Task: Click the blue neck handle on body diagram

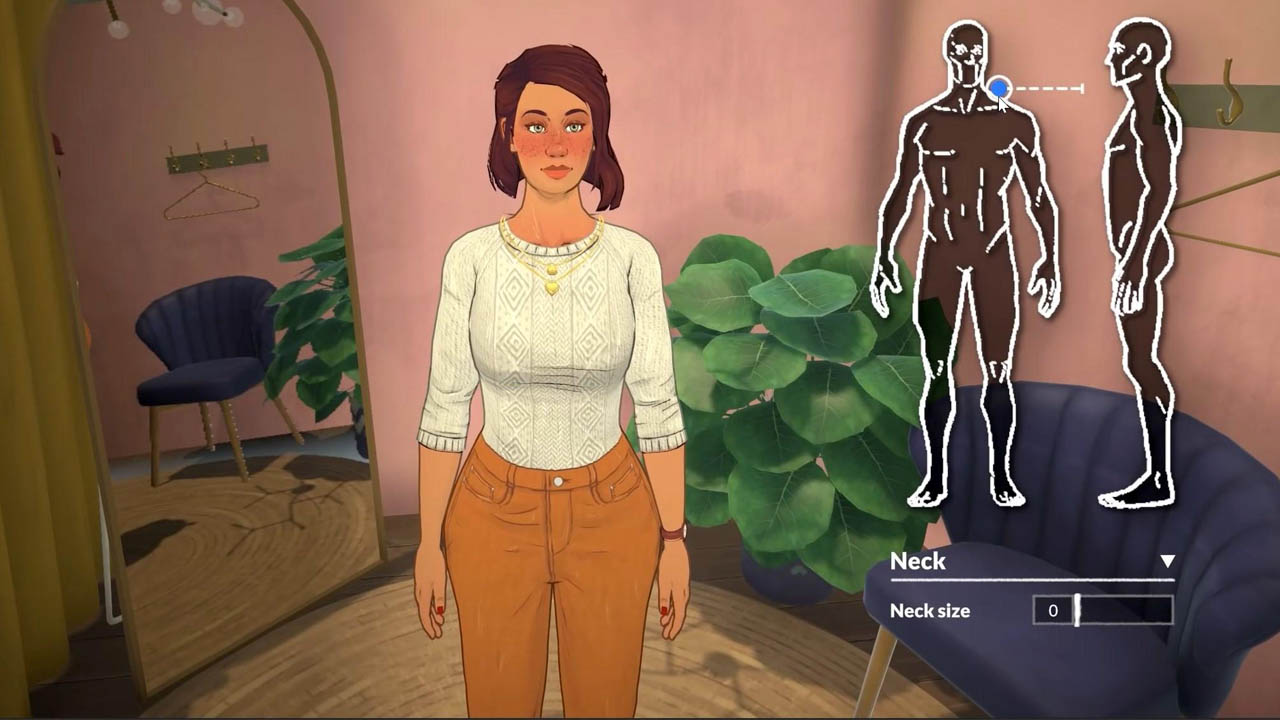Action: tap(998, 89)
